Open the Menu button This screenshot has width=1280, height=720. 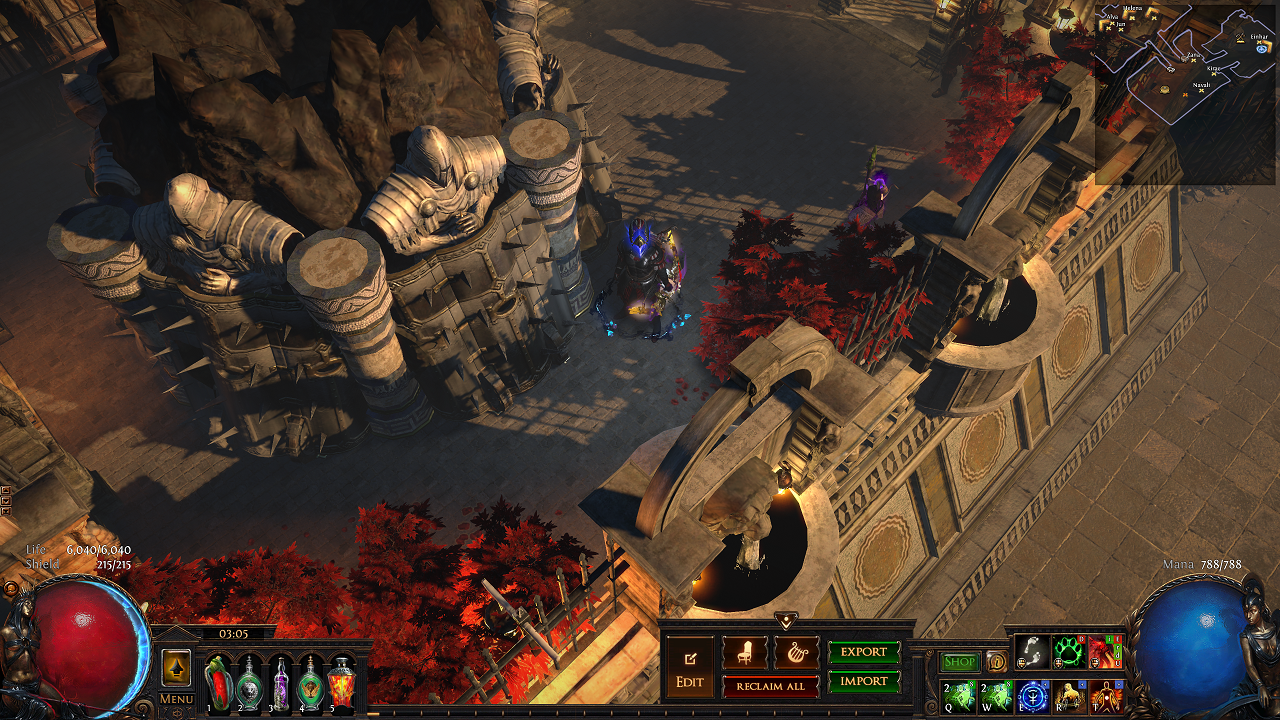click(x=176, y=699)
